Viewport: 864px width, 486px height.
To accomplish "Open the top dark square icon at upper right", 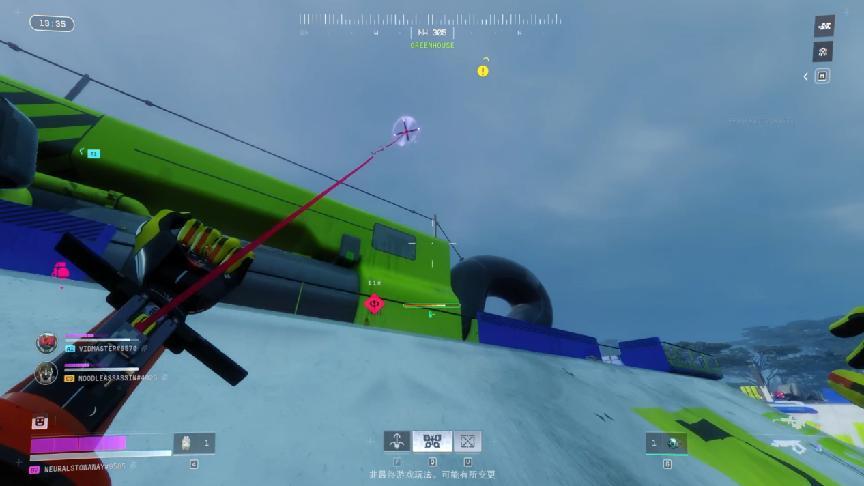I will pyautogui.click(x=824, y=26).
